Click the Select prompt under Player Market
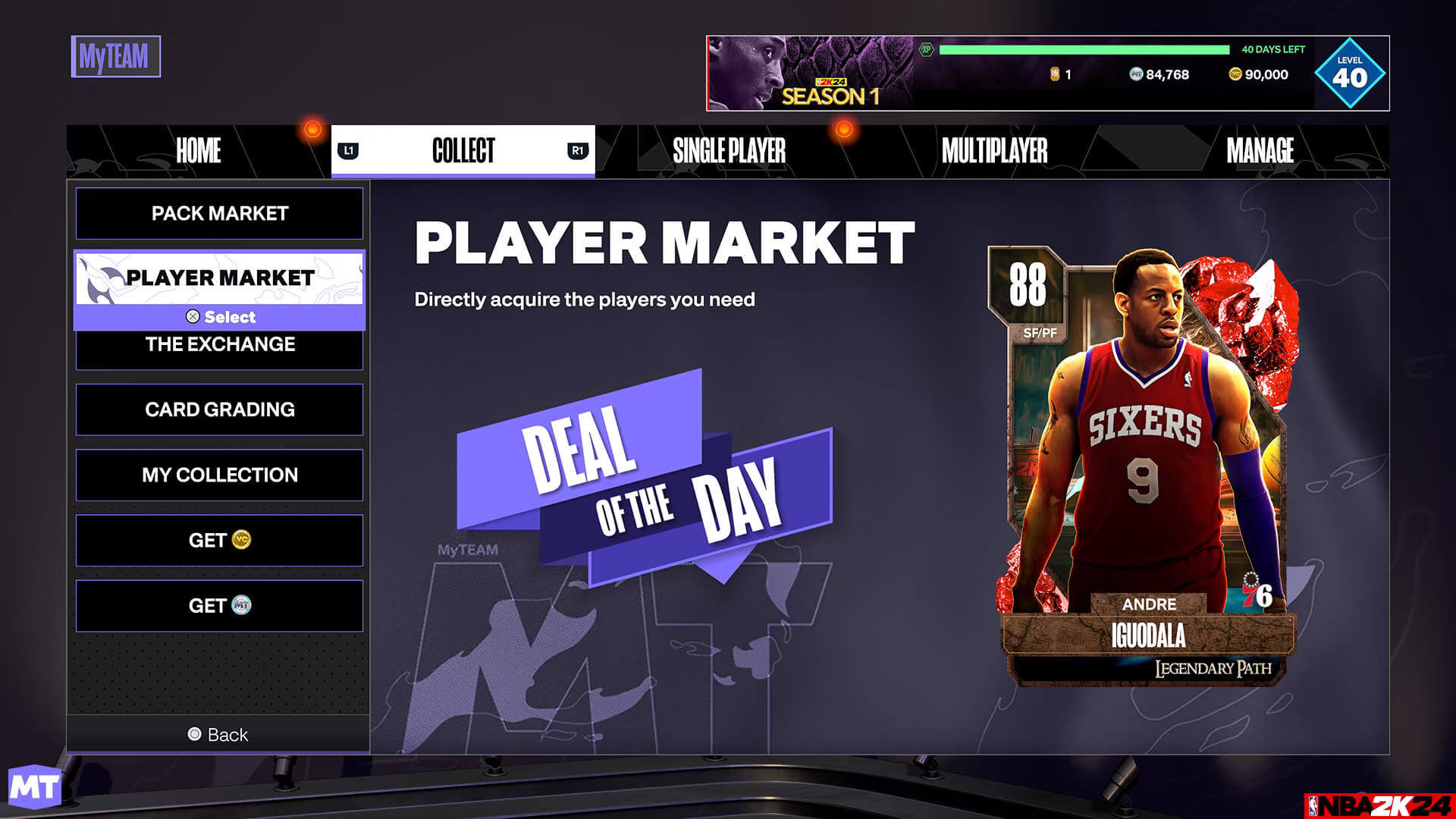The width and height of the screenshot is (1456, 819). click(x=218, y=317)
